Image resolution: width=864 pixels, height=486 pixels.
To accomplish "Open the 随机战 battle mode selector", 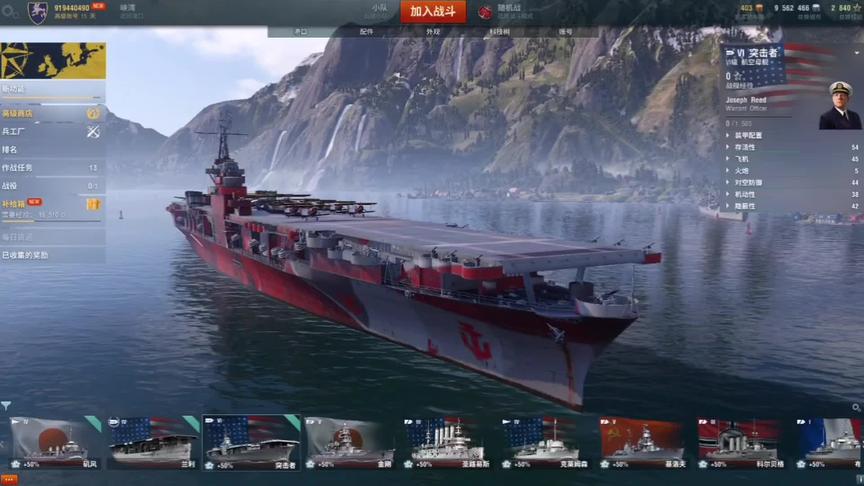I will coord(514,11).
